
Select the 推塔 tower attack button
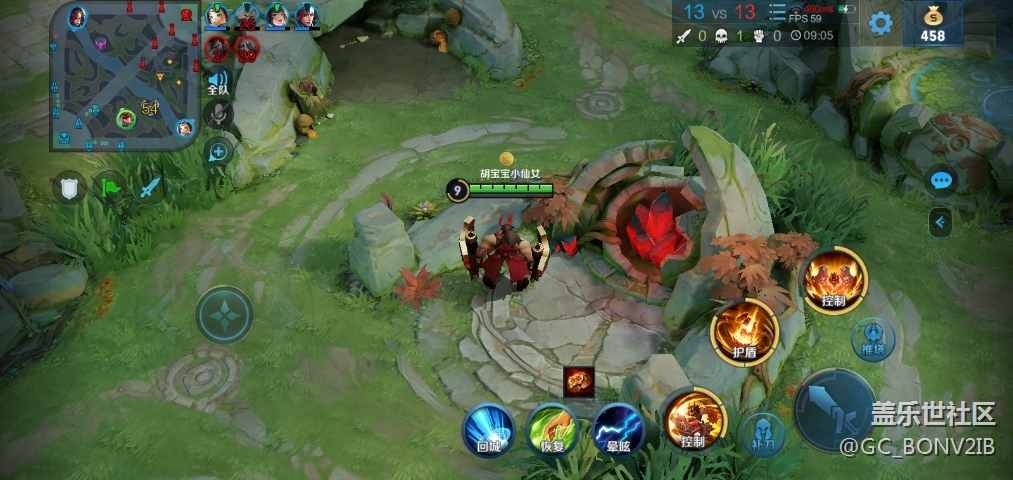pyautogui.click(x=873, y=337)
